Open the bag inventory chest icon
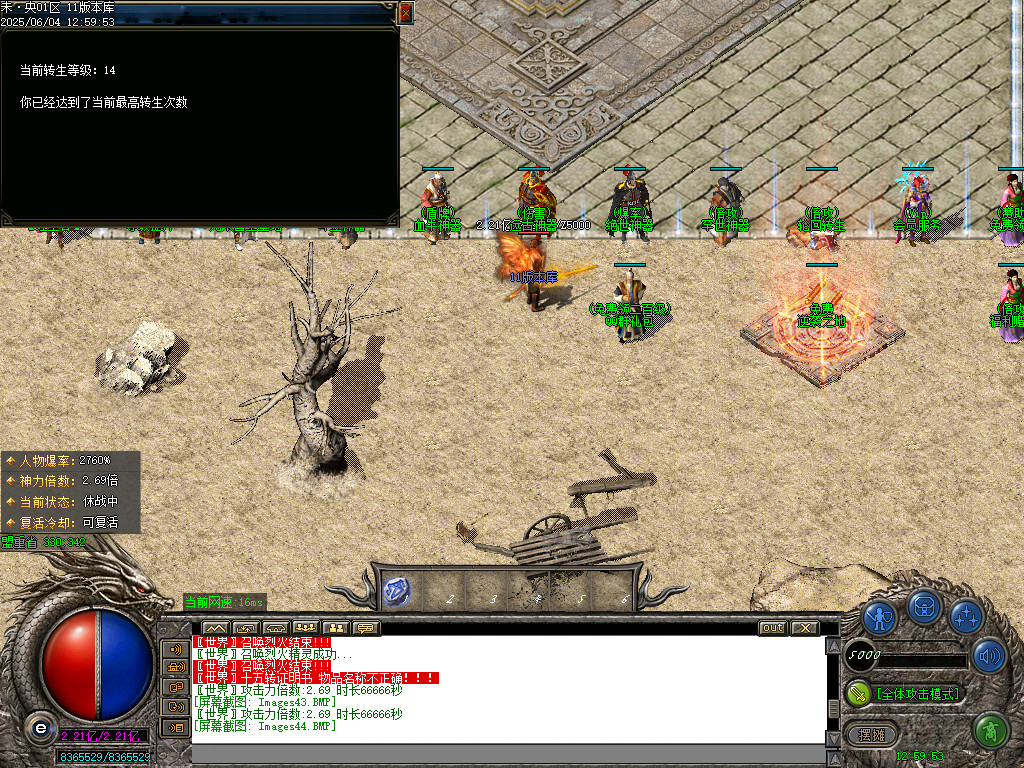 tap(923, 607)
